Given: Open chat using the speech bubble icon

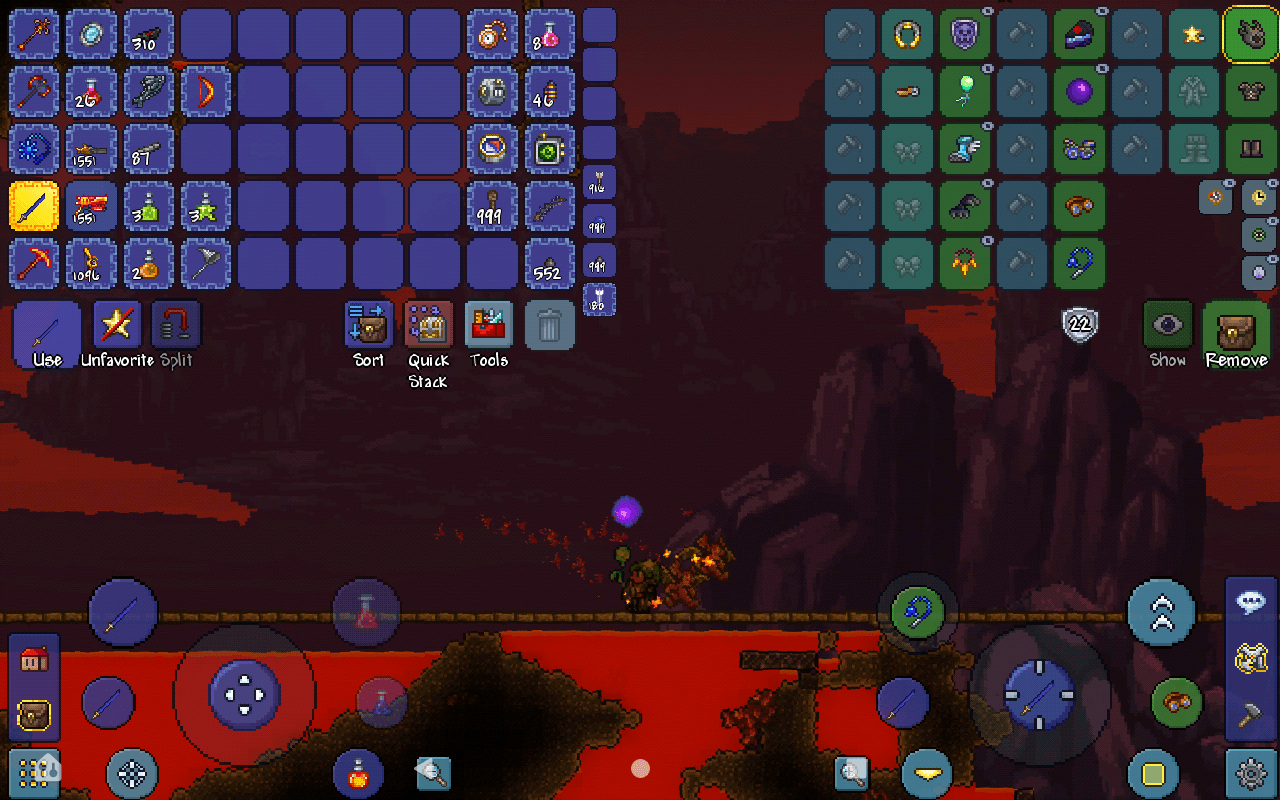Looking at the screenshot, I should point(1250,598).
